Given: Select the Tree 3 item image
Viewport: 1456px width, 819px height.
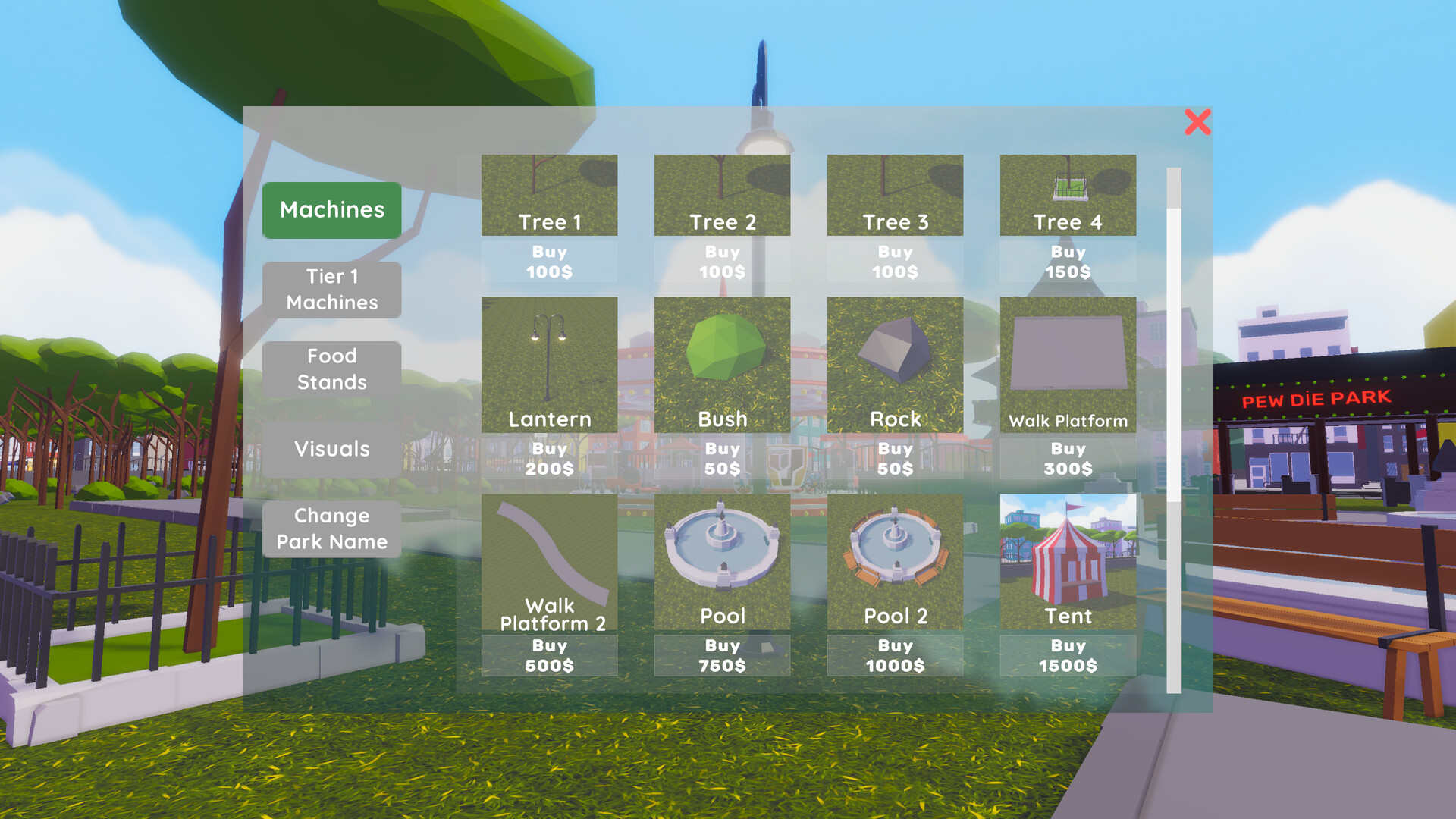Looking at the screenshot, I should (x=895, y=193).
